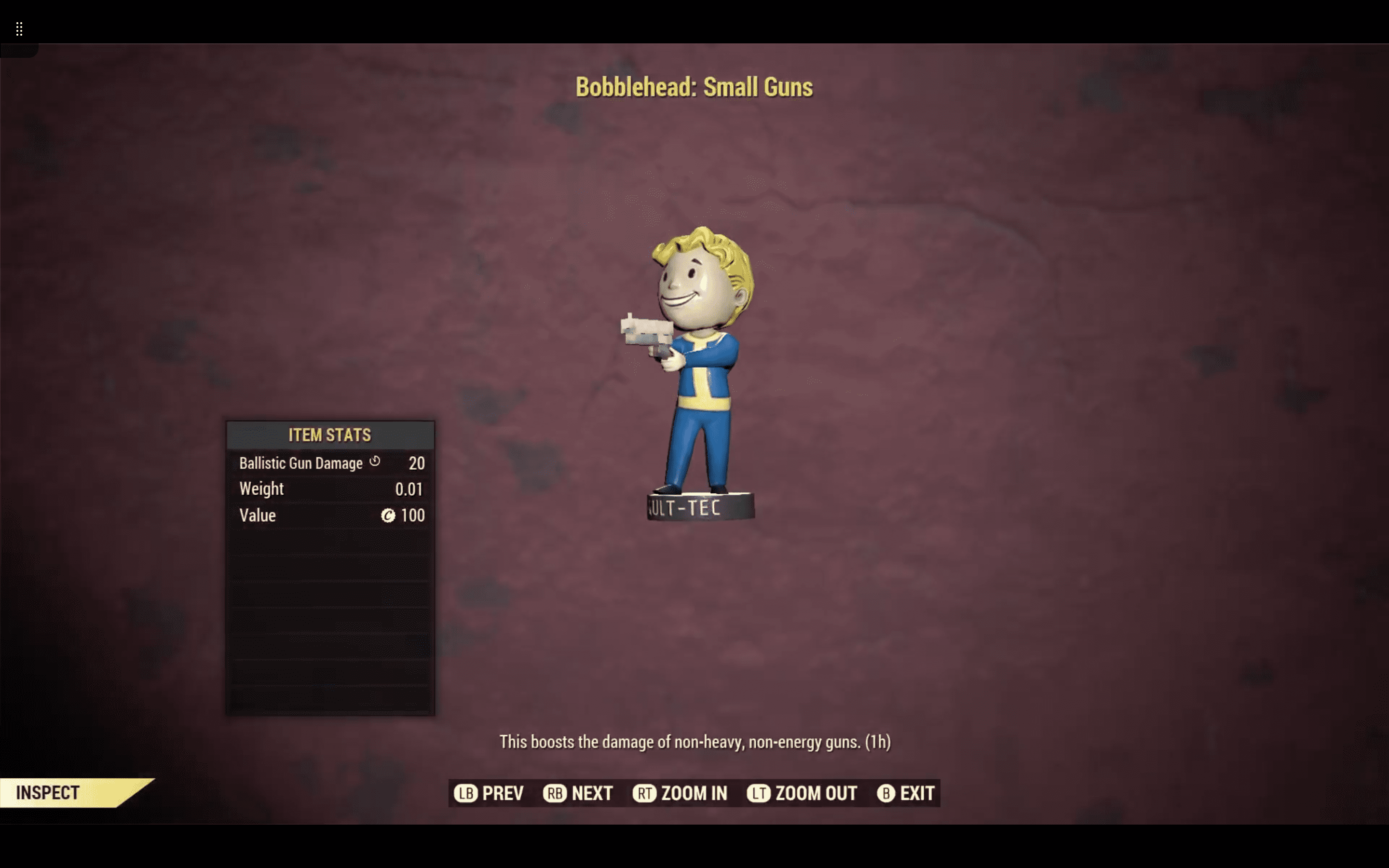Exit the inspect view
Image resolution: width=1389 pixels, height=868 pixels.
click(906, 793)
